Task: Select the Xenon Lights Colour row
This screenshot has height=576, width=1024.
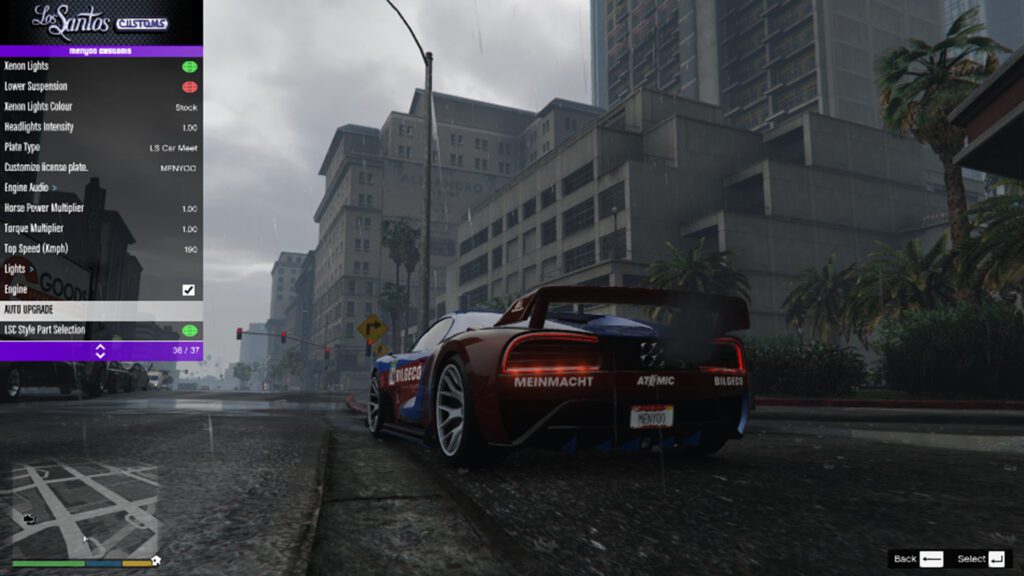Action: coord(100,107)
